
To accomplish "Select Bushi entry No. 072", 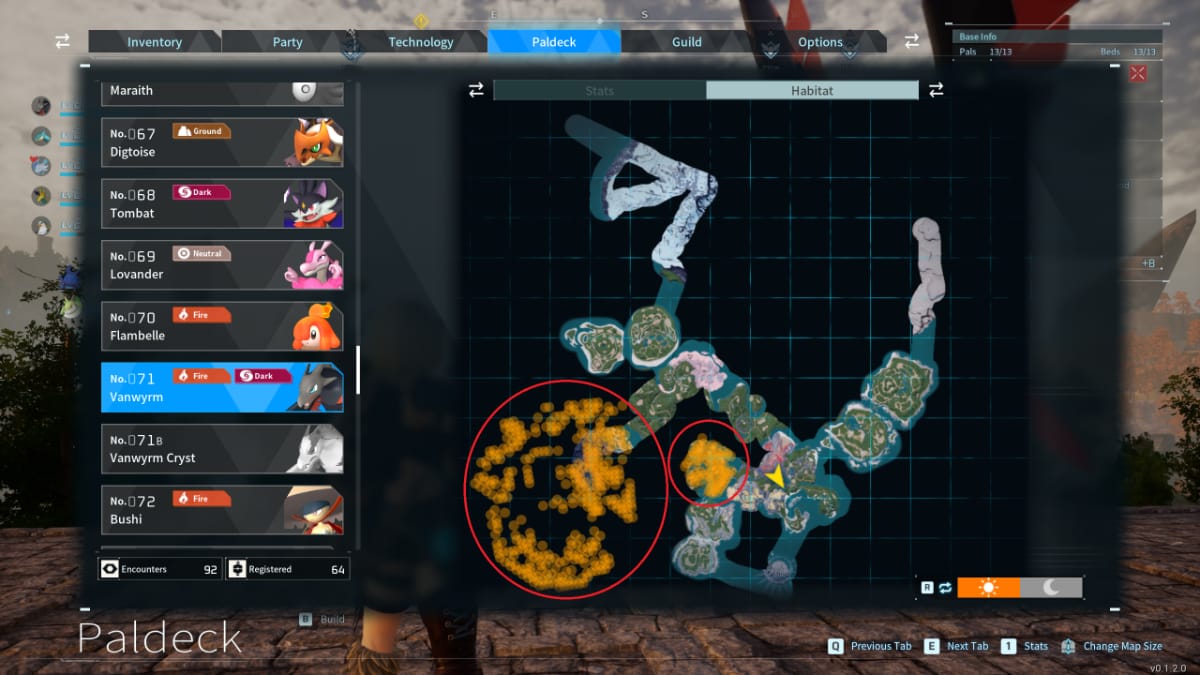I will 222,510.
